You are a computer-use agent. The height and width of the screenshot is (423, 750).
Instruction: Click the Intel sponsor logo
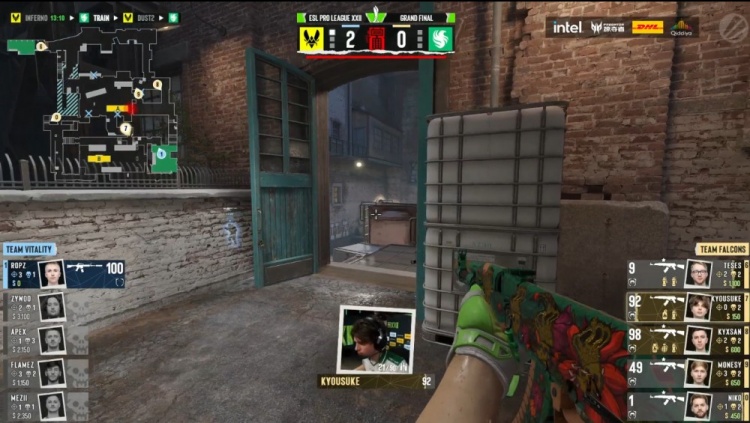[566, 27]
